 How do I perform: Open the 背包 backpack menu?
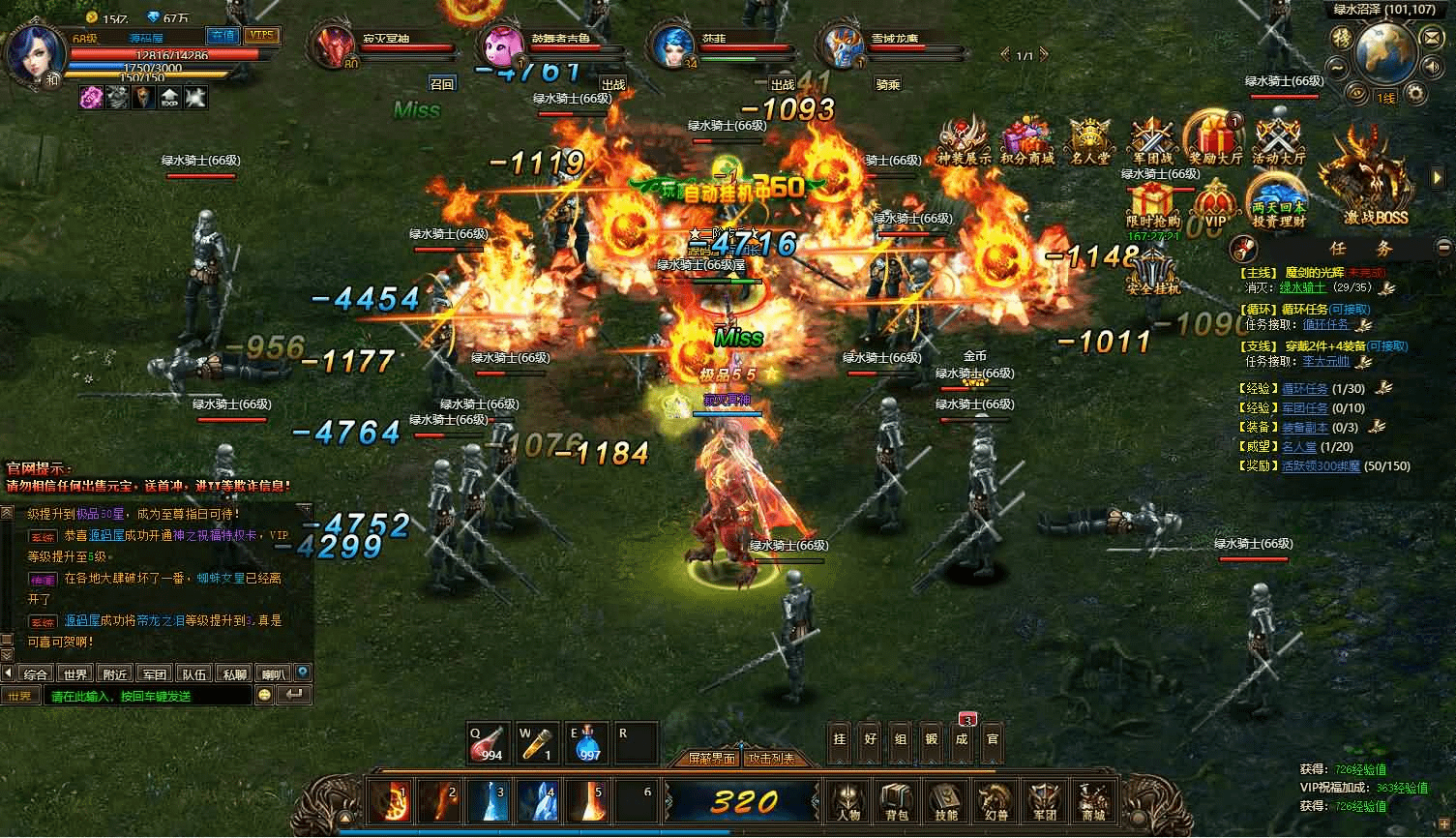point(895,801)
